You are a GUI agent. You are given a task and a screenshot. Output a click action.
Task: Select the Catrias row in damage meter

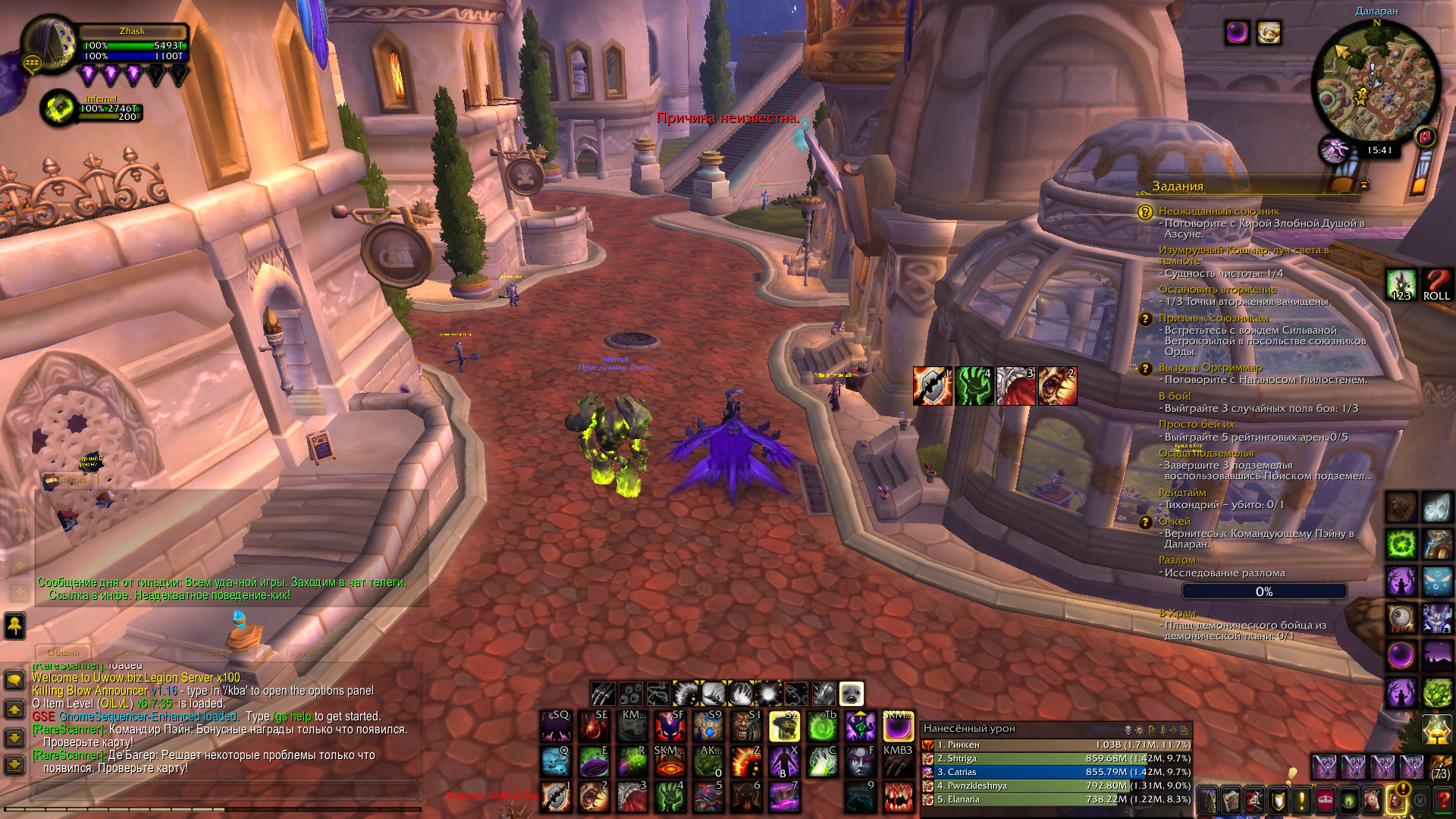(x=1056, y=772)
